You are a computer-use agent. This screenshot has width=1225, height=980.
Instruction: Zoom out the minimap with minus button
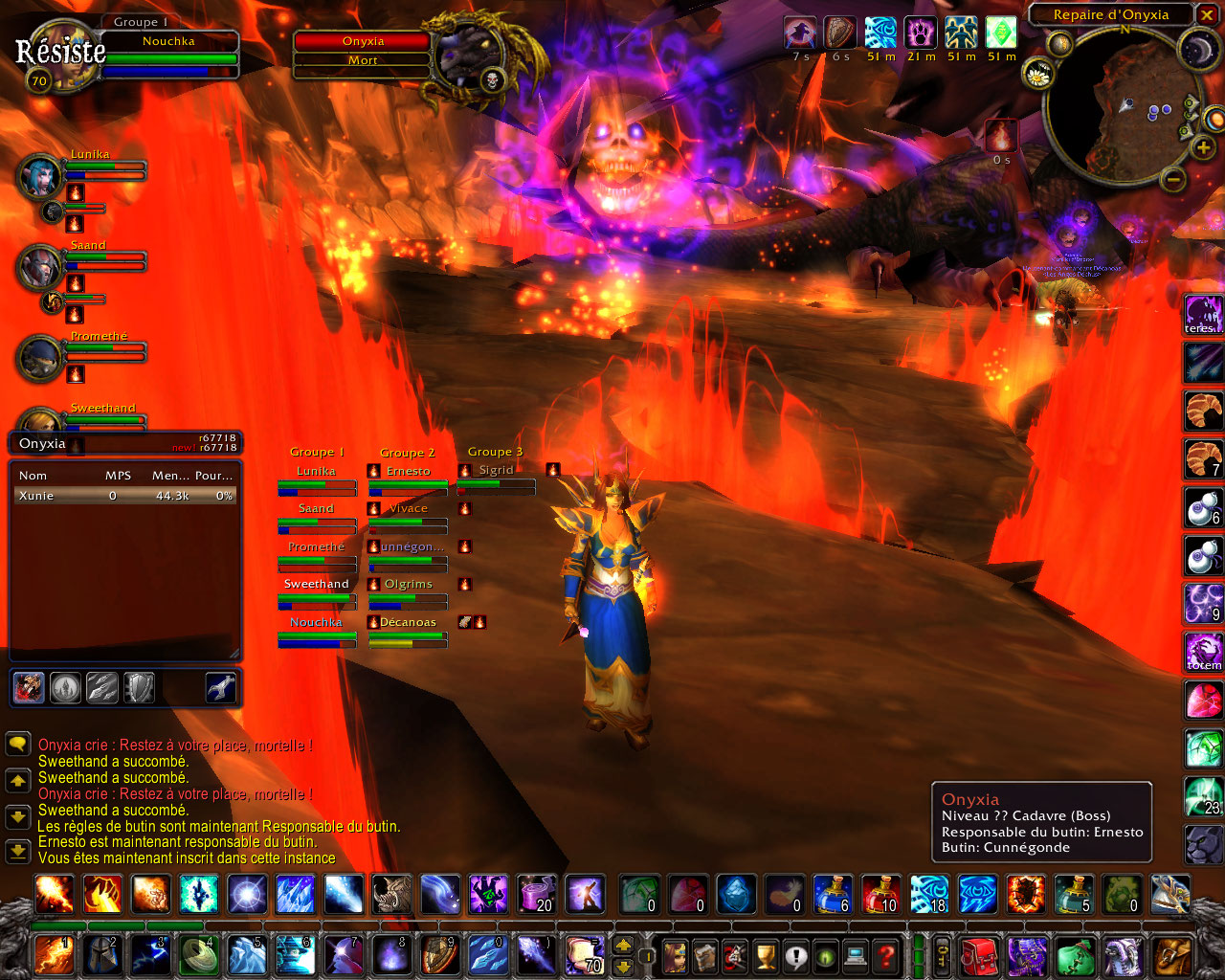point(1173,178)
